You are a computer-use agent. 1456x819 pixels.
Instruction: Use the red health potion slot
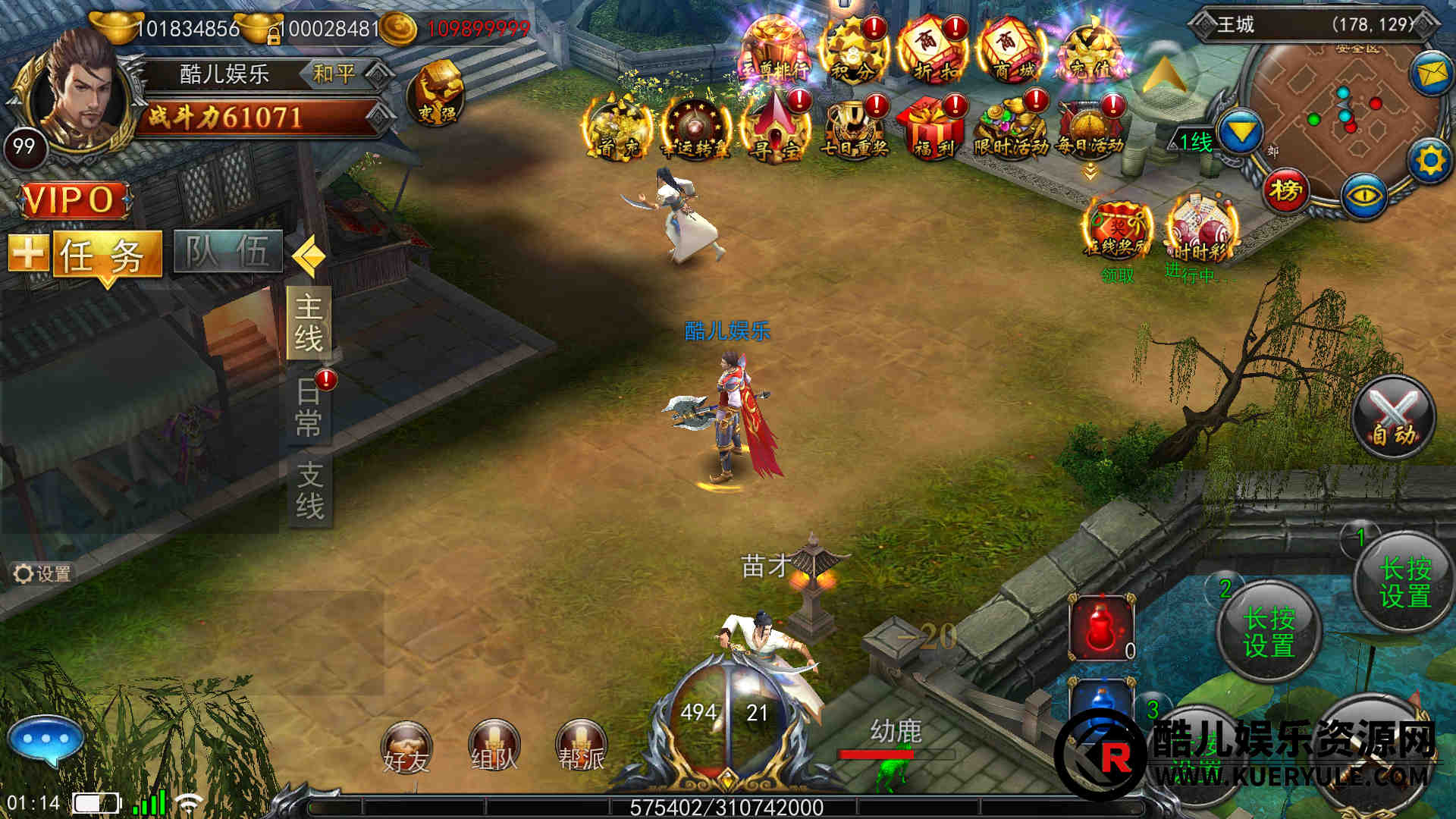point(1102,628)
